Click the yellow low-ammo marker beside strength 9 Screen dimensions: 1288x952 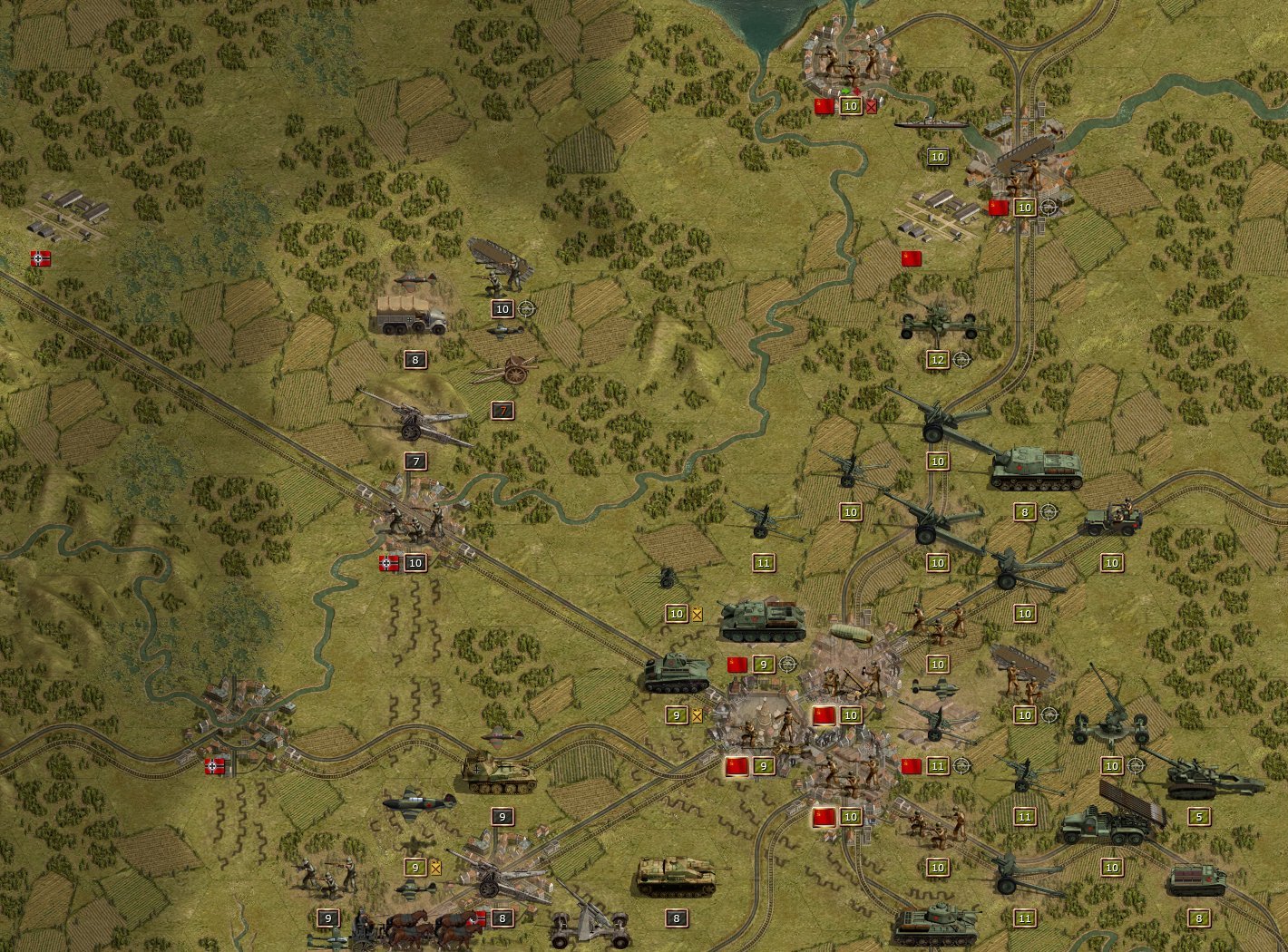tap(697, 716)
